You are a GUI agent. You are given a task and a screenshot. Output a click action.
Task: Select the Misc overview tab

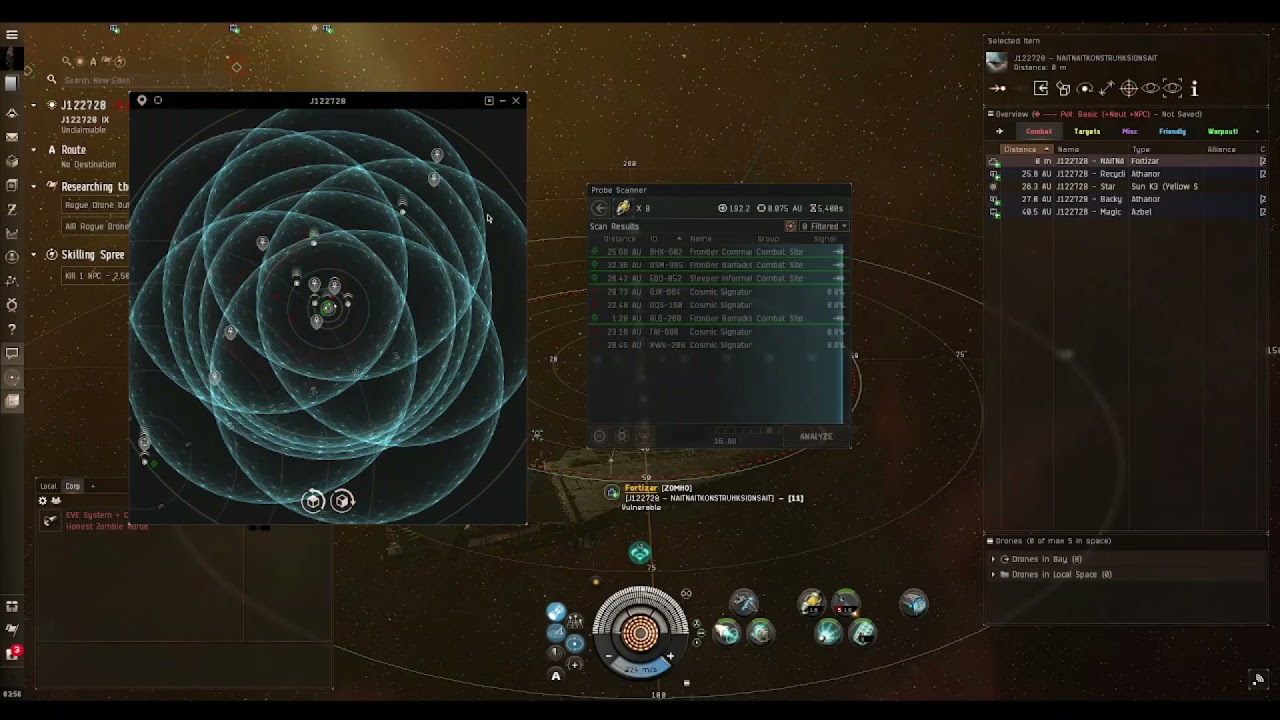point(1129,132)
